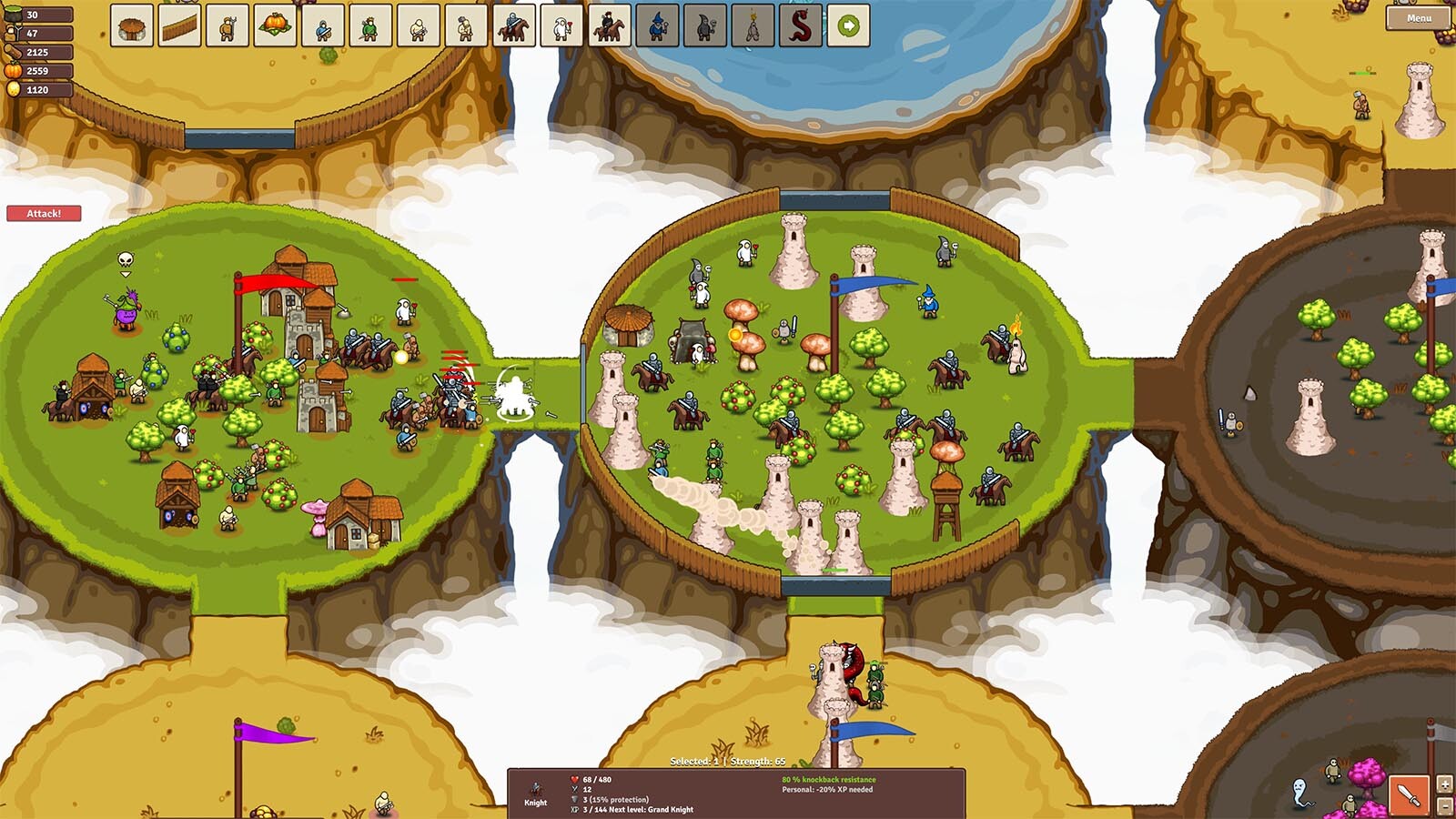
Task: Select the blue swordsman unit icon
Action: click(x=323, y=26)
